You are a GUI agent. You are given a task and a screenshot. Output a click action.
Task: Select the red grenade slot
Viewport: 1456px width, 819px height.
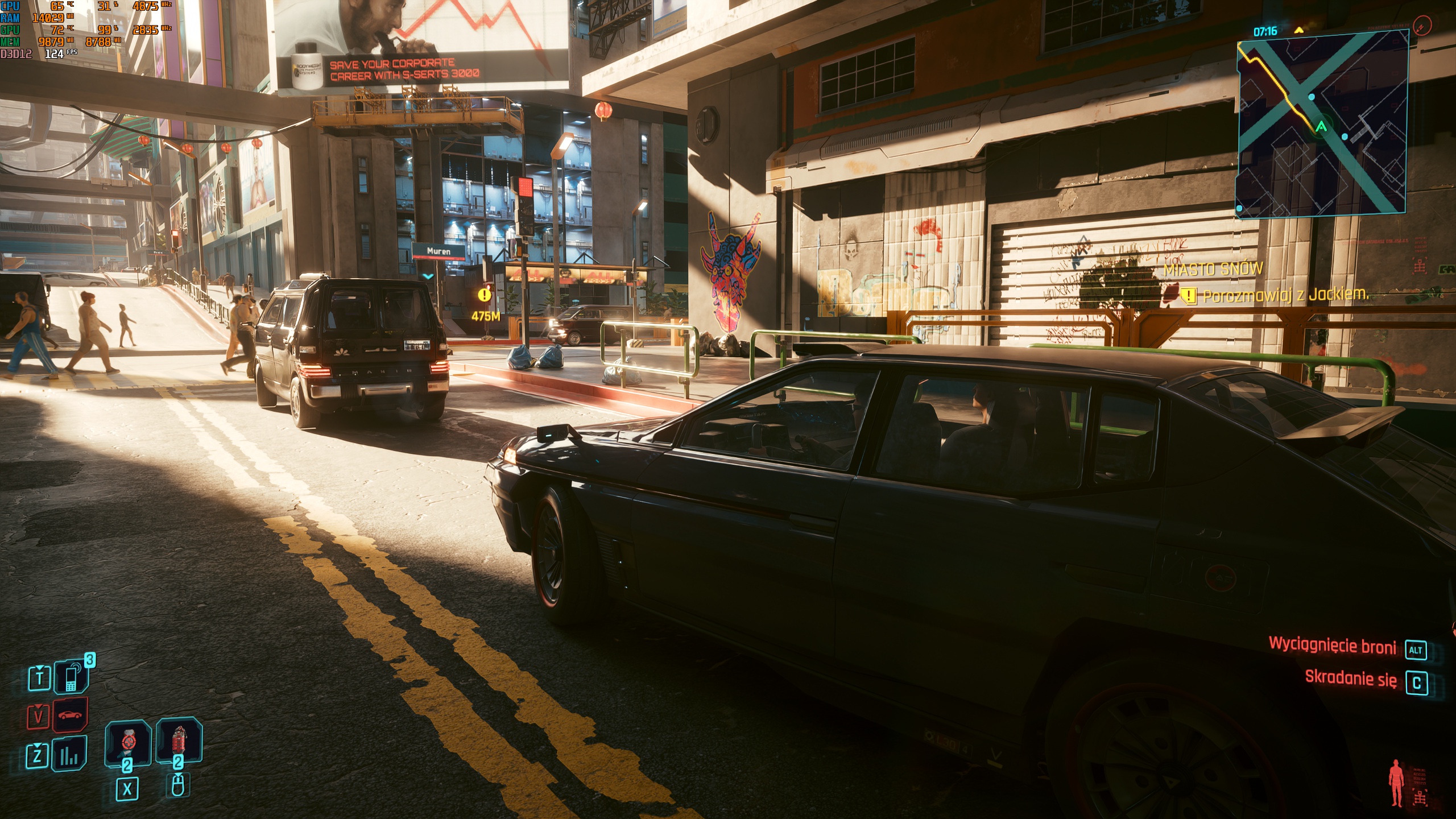179,741
